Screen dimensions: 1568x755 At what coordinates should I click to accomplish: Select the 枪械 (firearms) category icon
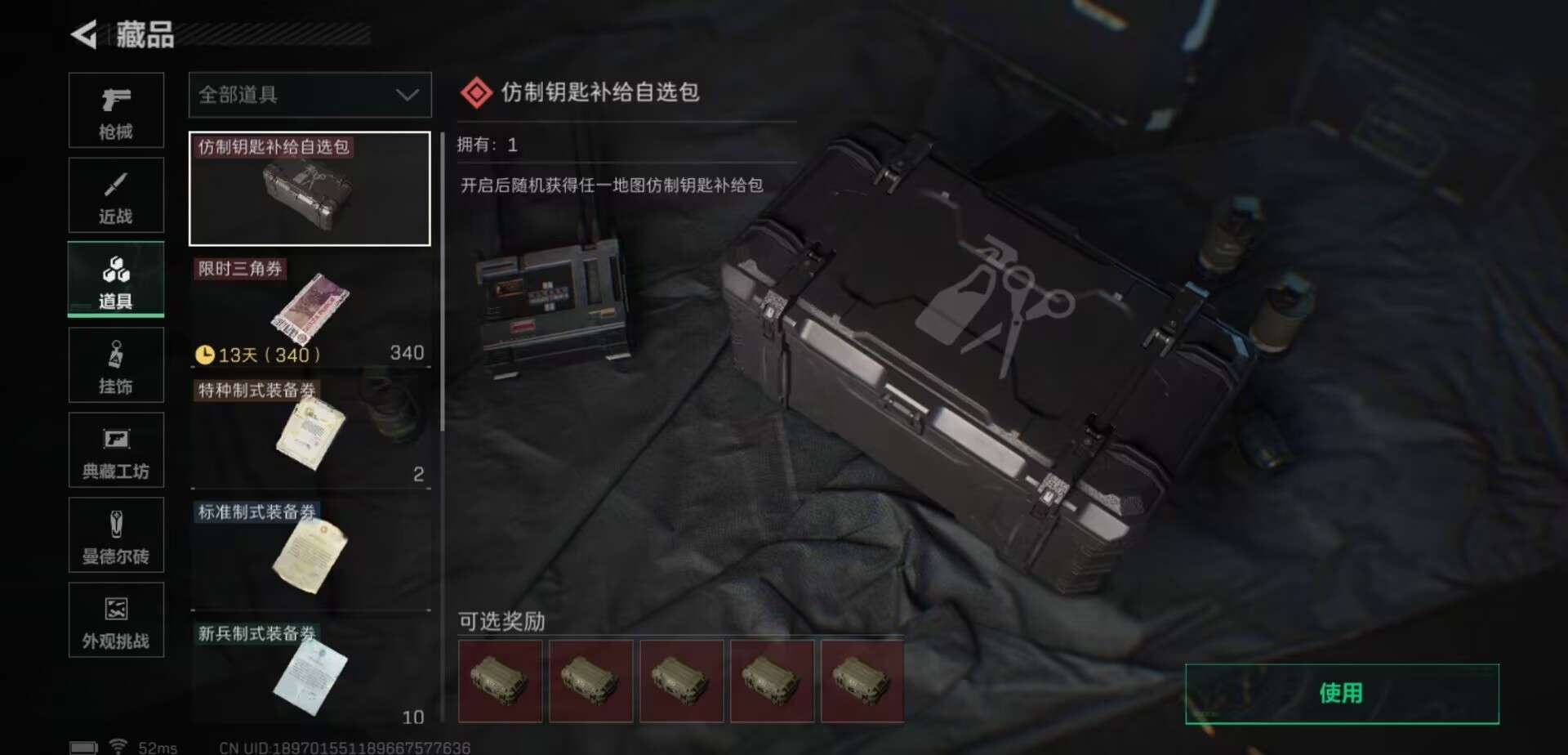116,110
